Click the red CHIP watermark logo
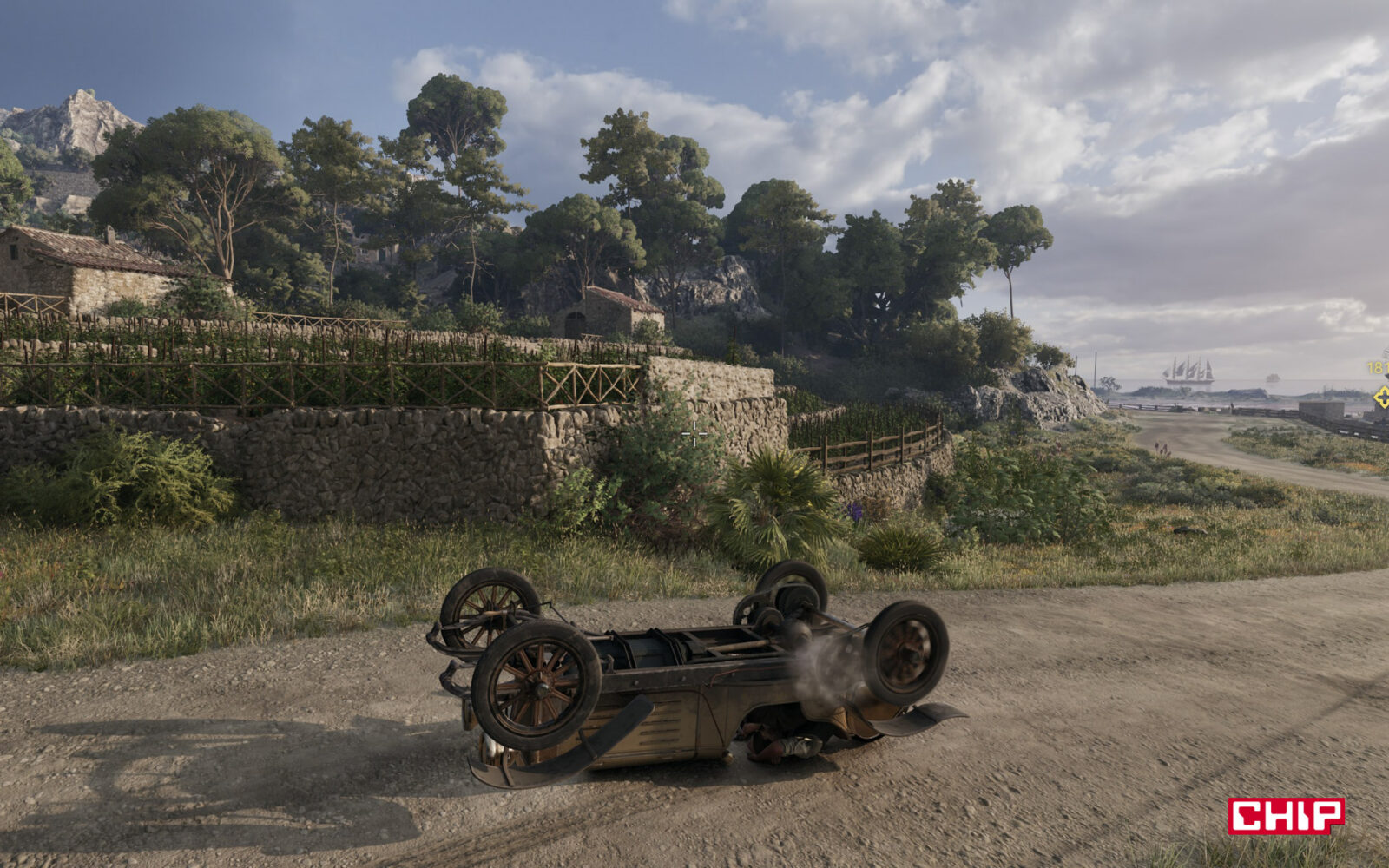 pyautogui.click(x=1286, y=816)
